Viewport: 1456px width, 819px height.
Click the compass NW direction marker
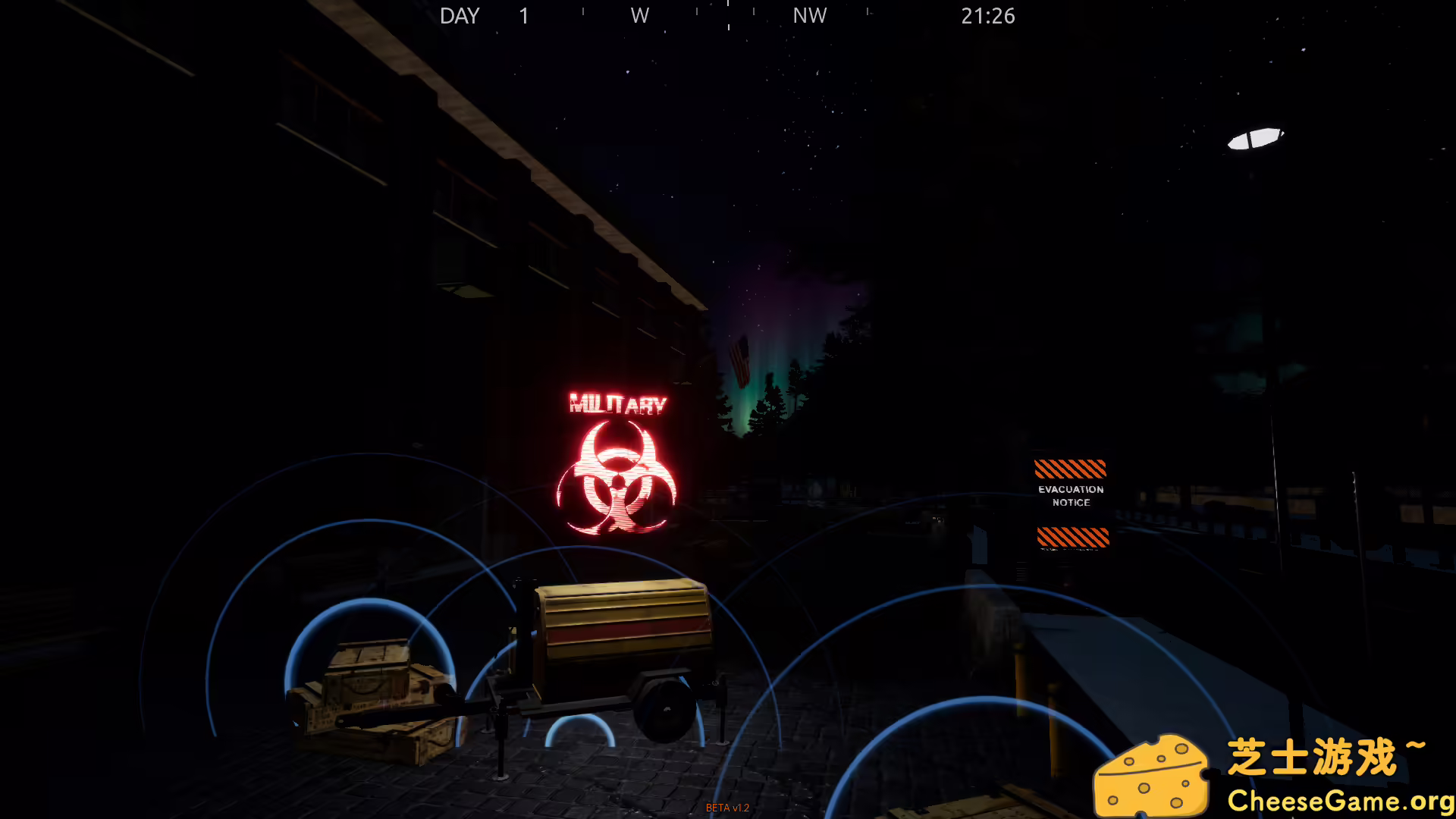(x=808, y=15)
